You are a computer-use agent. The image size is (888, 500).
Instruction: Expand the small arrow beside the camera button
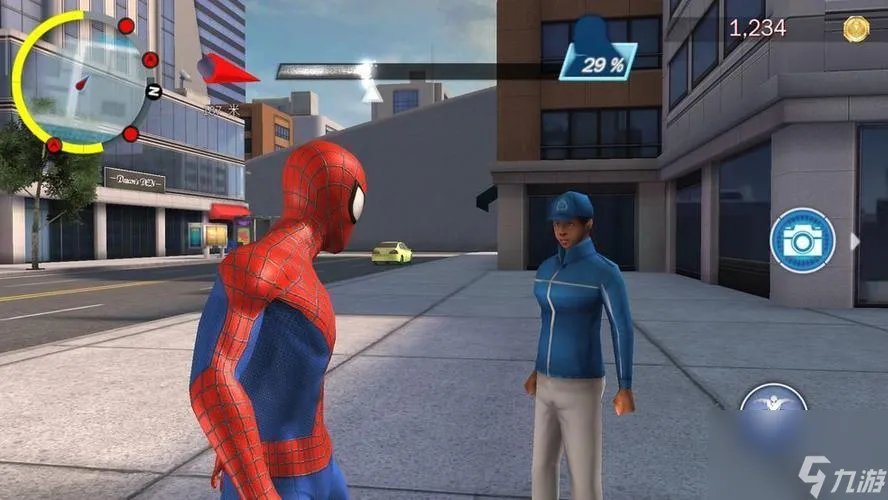[x=855, y=241]
